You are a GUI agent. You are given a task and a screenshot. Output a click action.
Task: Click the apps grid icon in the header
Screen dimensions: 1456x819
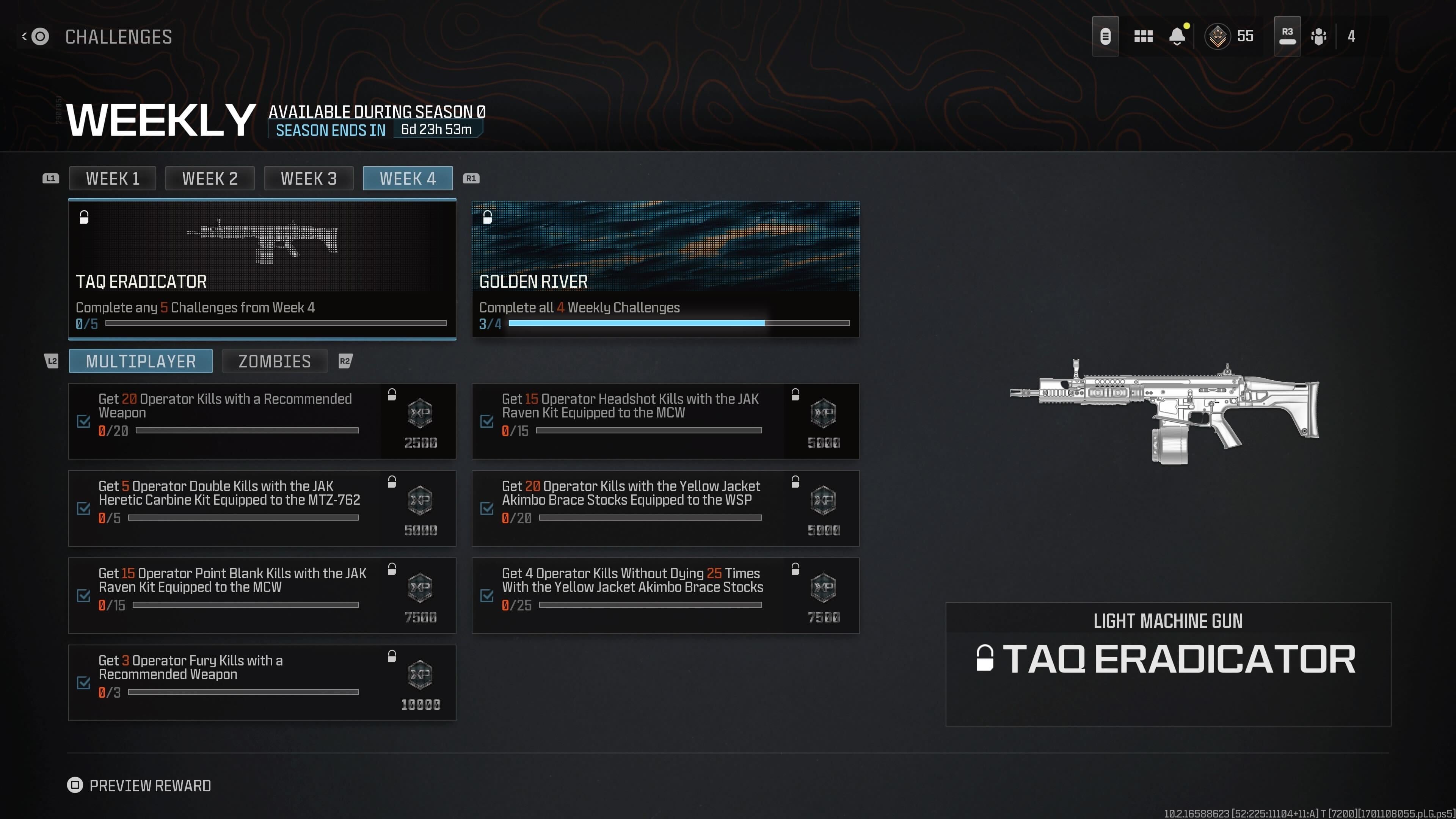pyautogui.click(x=1143, y=36)
